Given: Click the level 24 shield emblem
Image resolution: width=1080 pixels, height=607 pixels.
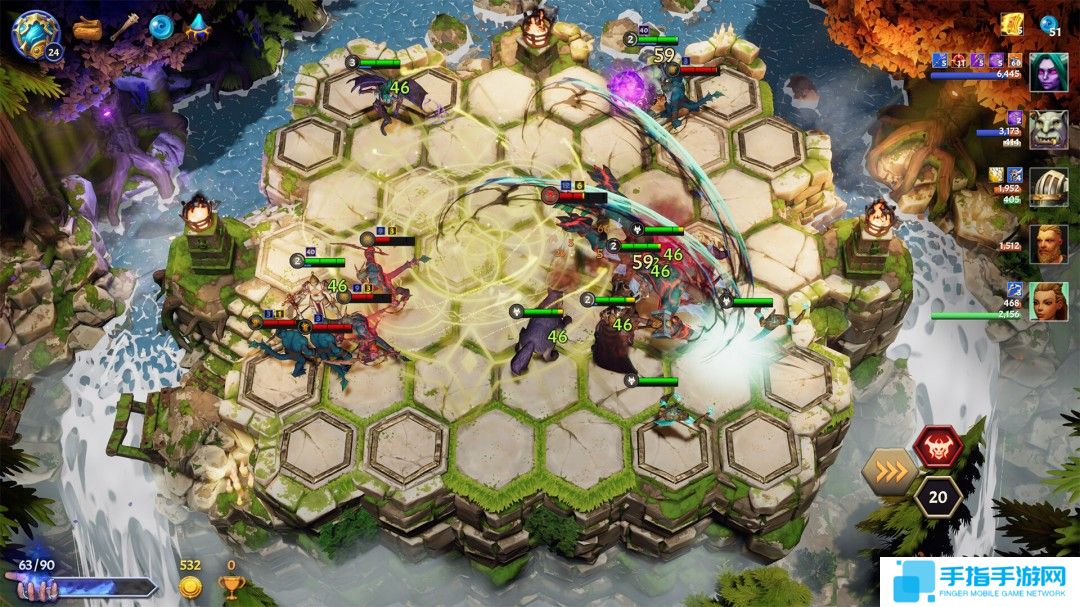Looking at the screenshot, I should pos(35,32).
